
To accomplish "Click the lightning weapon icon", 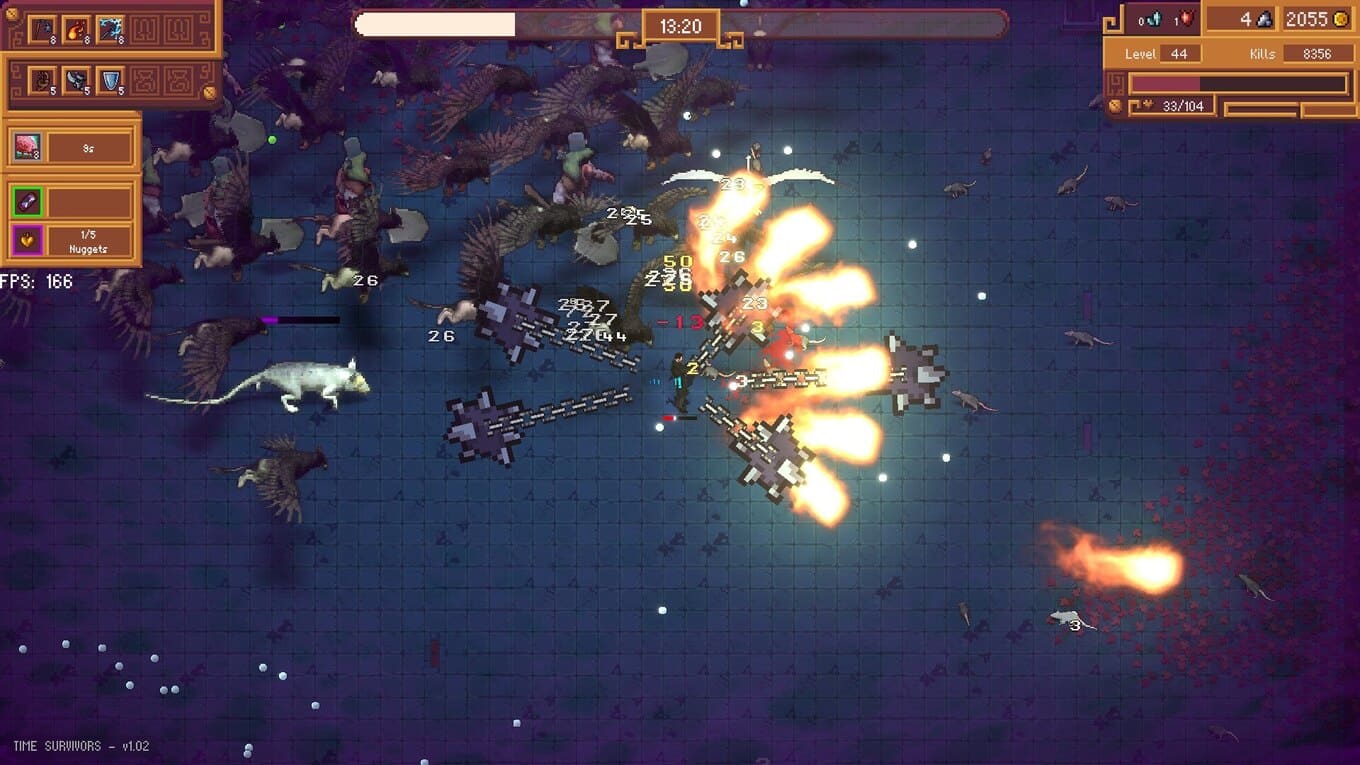I will [x=110, y=29].
